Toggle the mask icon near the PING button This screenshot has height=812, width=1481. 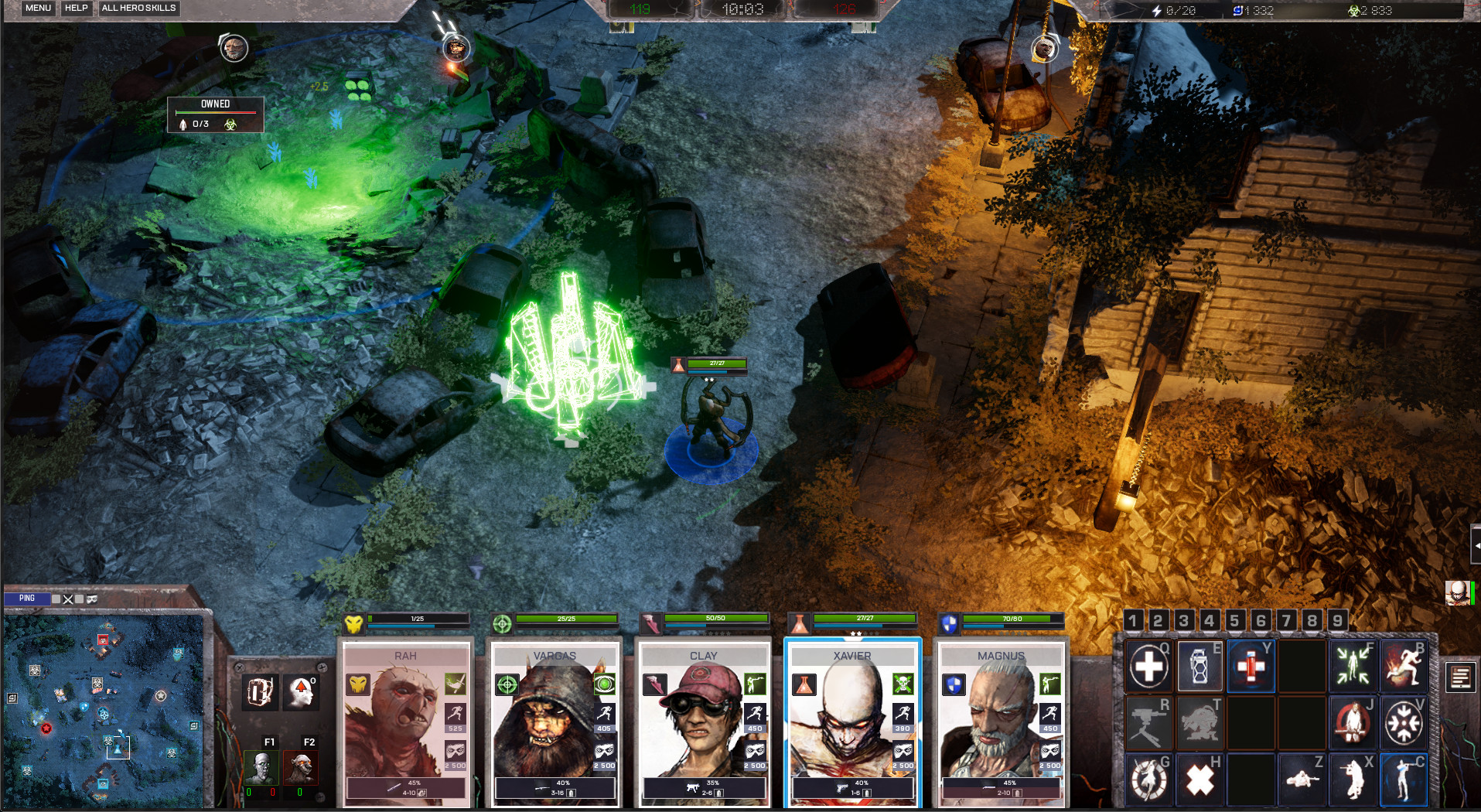[x=92, y=599]
